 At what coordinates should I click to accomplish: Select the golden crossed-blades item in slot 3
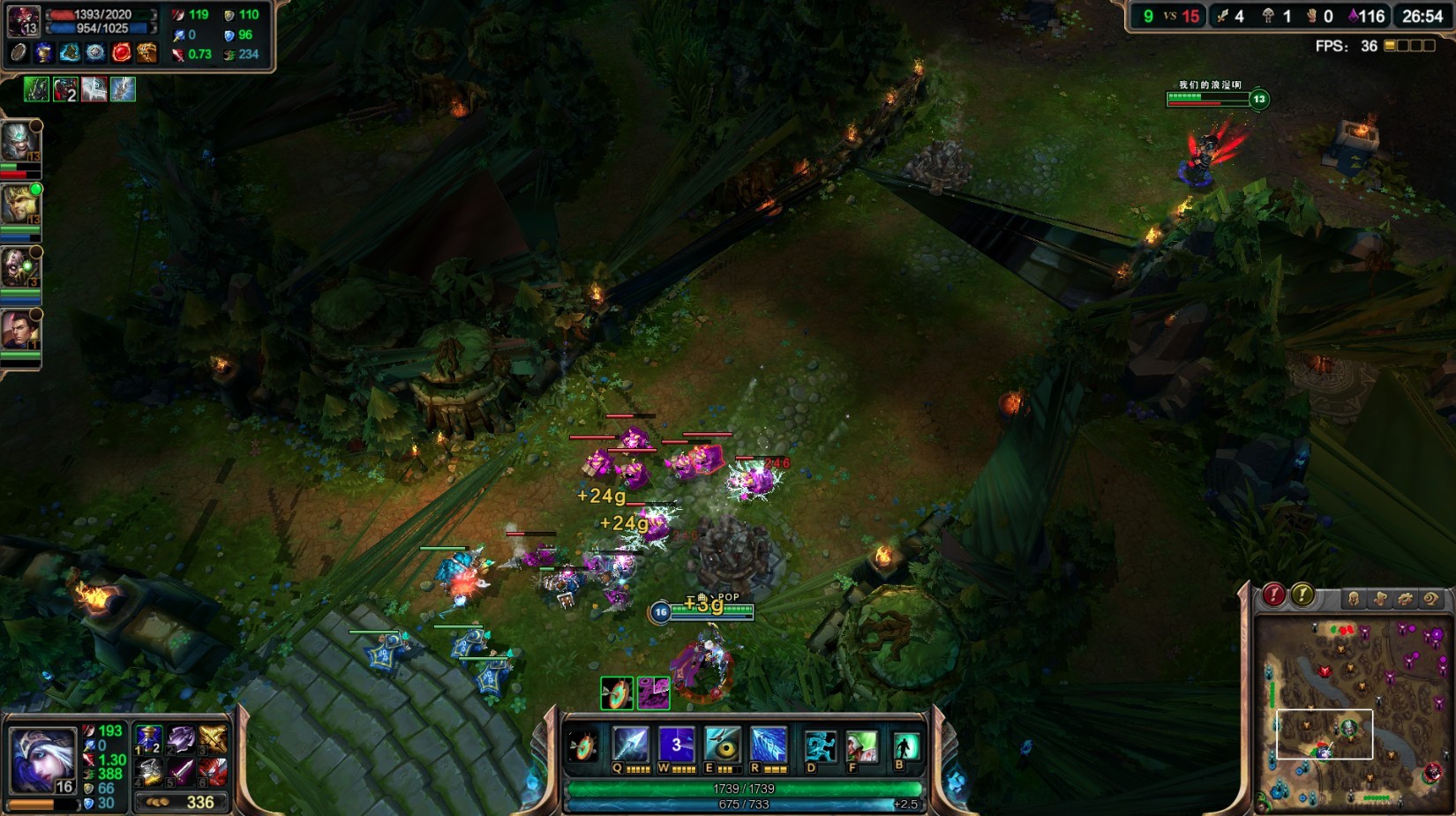pos(213,739)
